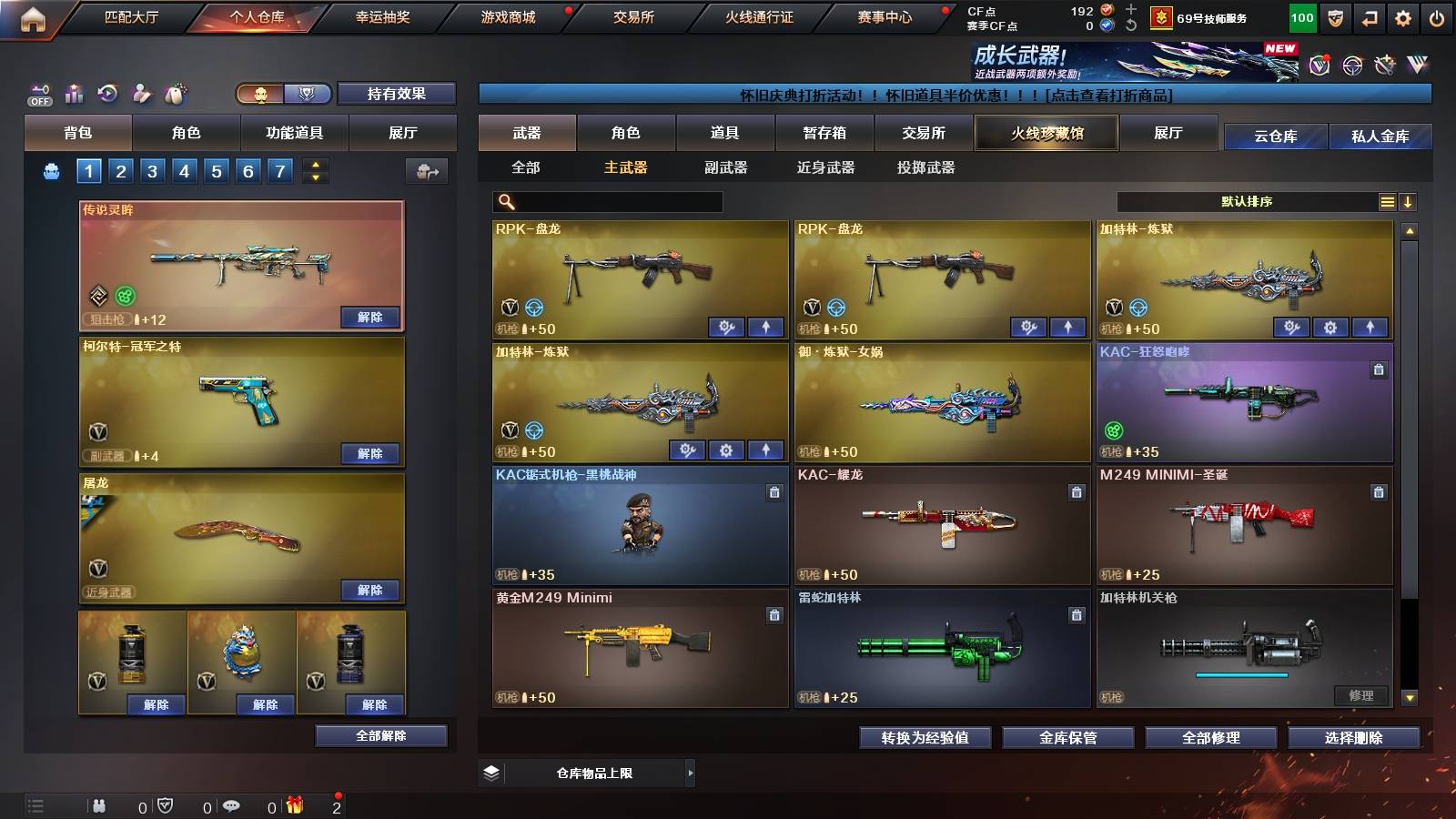
Task: Open the 幸运抽奖 menu item
Action: pos(382,16)
